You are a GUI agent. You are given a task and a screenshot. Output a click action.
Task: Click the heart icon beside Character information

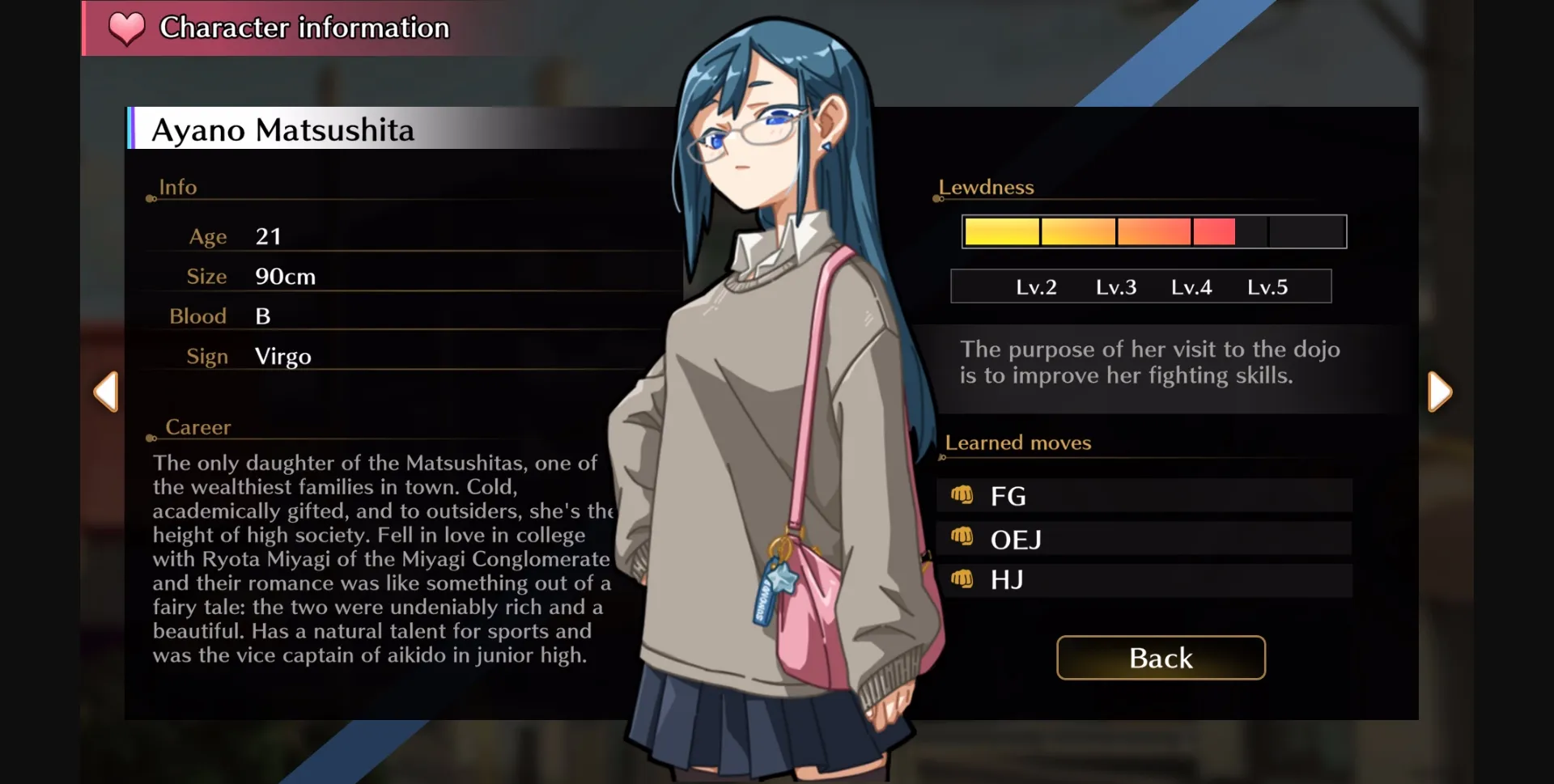point(125,28)
